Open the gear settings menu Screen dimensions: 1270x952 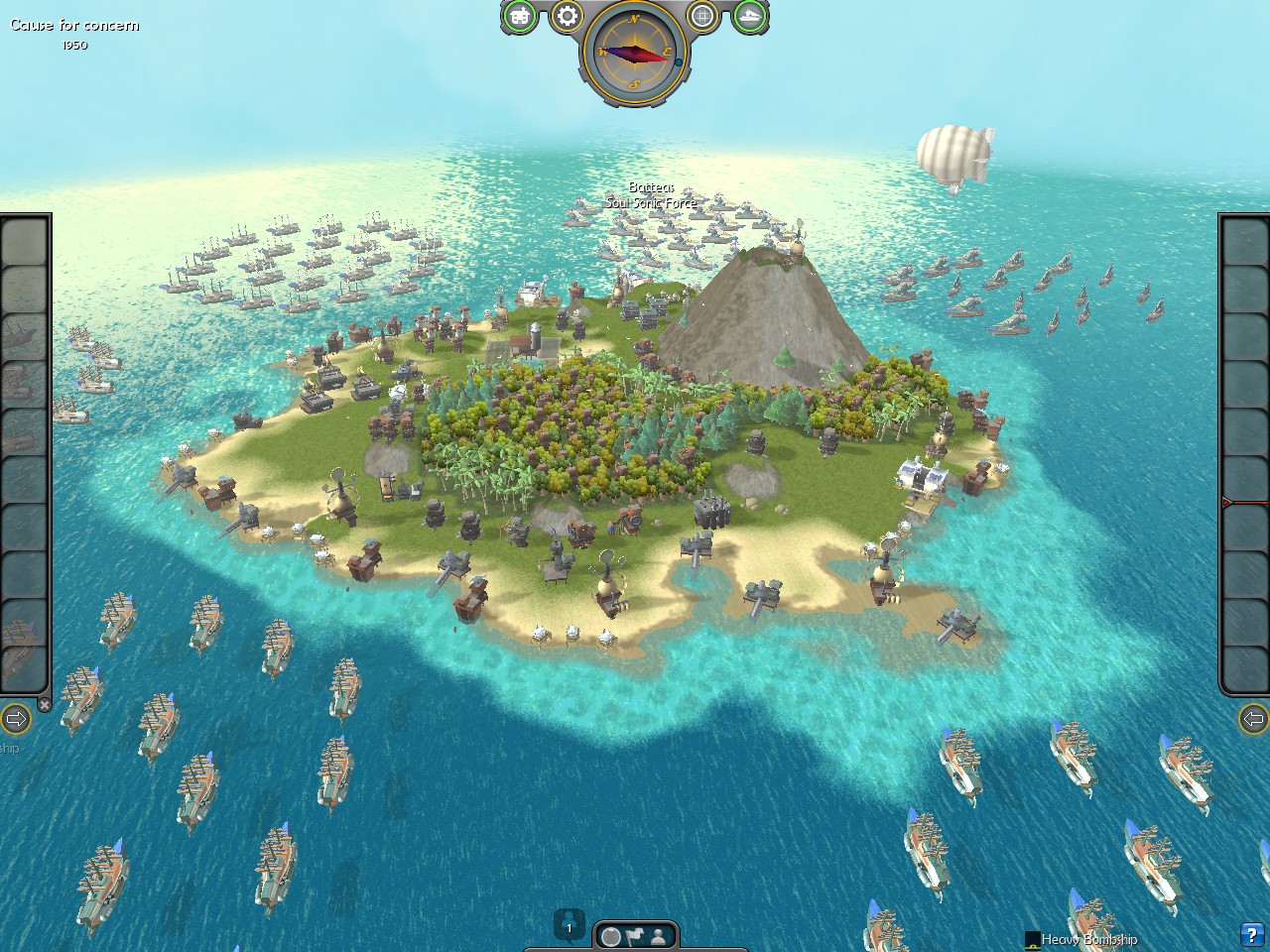pos(567,16)
